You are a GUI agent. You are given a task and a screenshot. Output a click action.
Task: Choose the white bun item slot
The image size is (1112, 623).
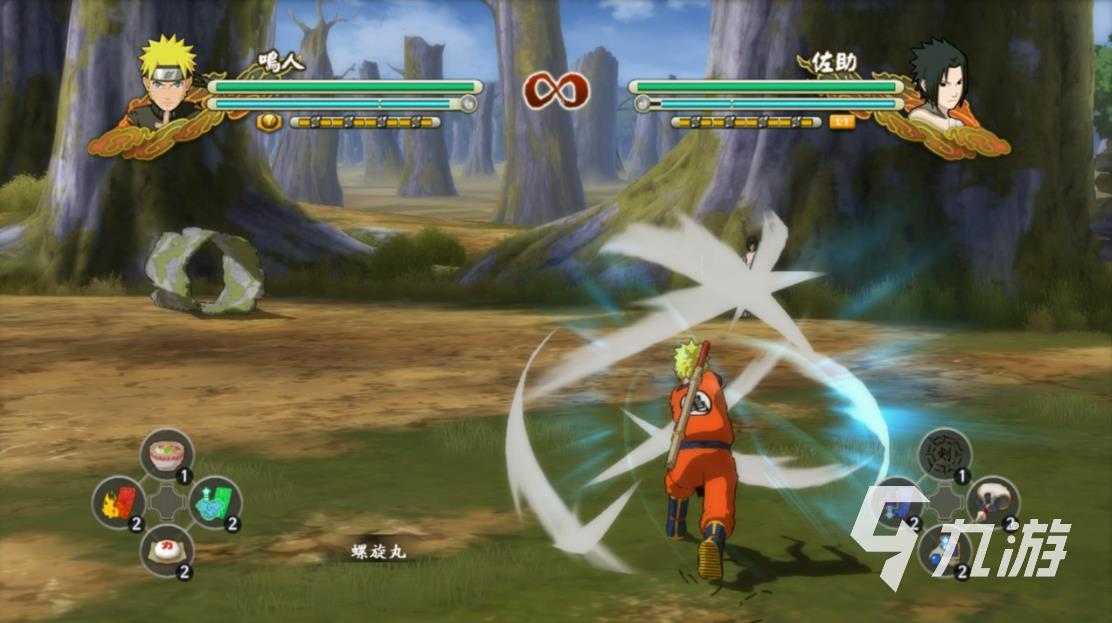(166, 549)
